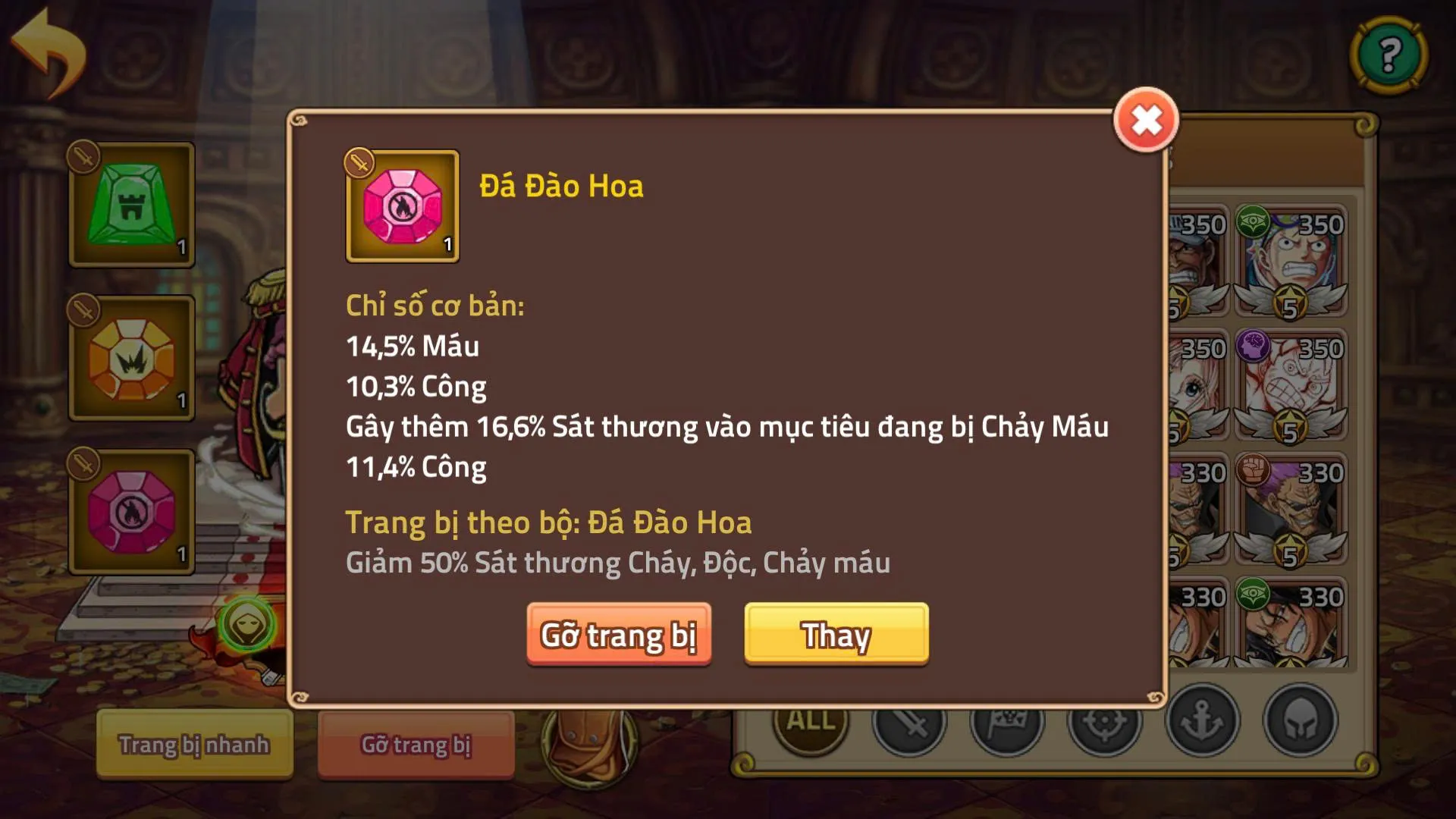Close the Đá Đào Hoa dialog
Screen dimensions: 1456x819
pos(1147,118)
